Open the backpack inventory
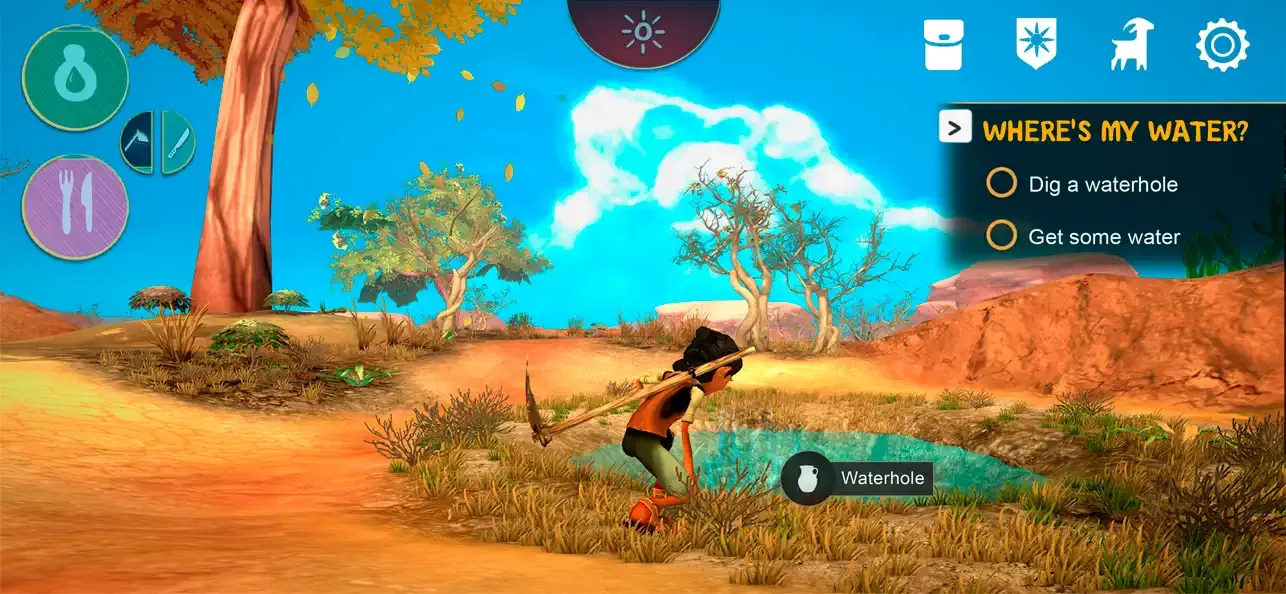The height and width of the screenshot is (594, 1286). (x=943, y=45)
